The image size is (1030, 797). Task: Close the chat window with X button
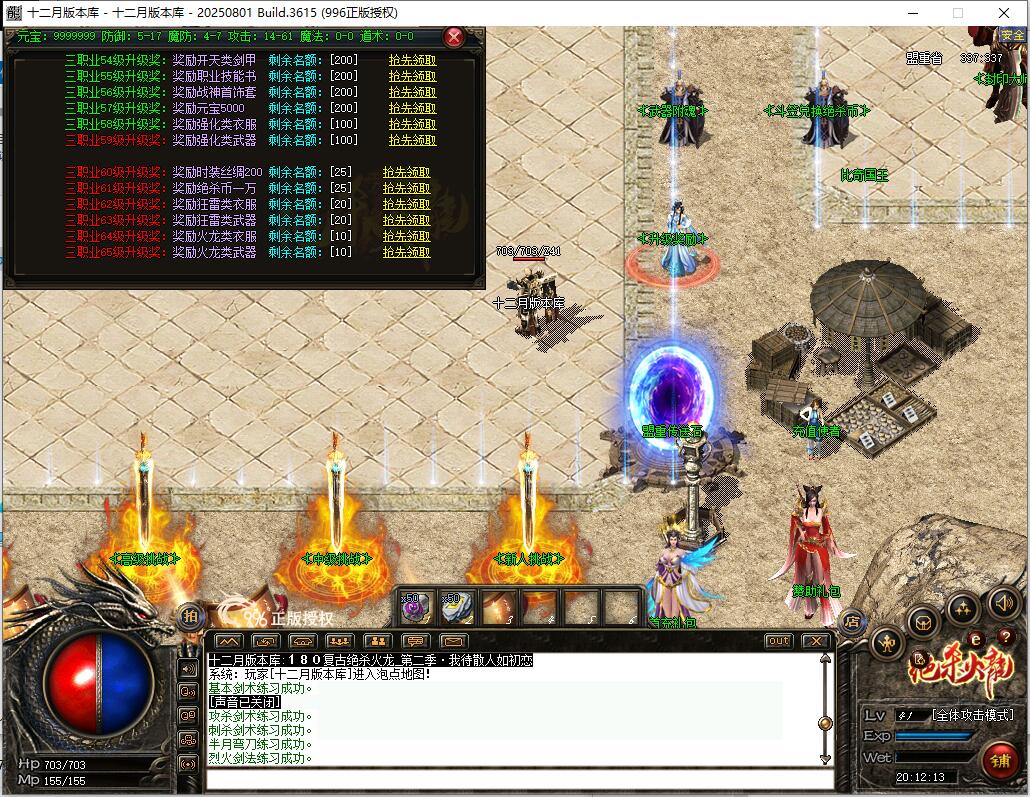coord(816,641)
